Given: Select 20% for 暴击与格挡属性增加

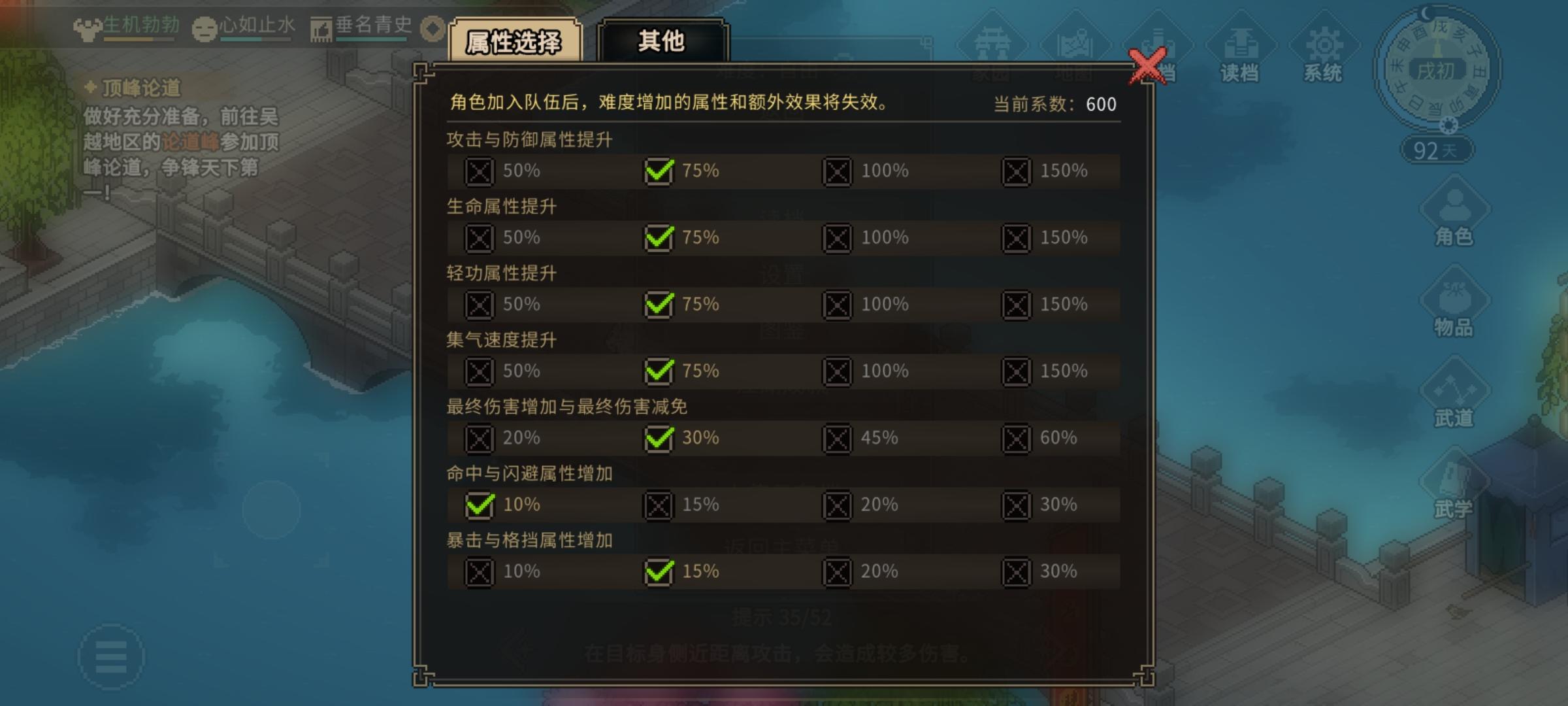Looking at the screenshot, I should [x=838, y=572].
